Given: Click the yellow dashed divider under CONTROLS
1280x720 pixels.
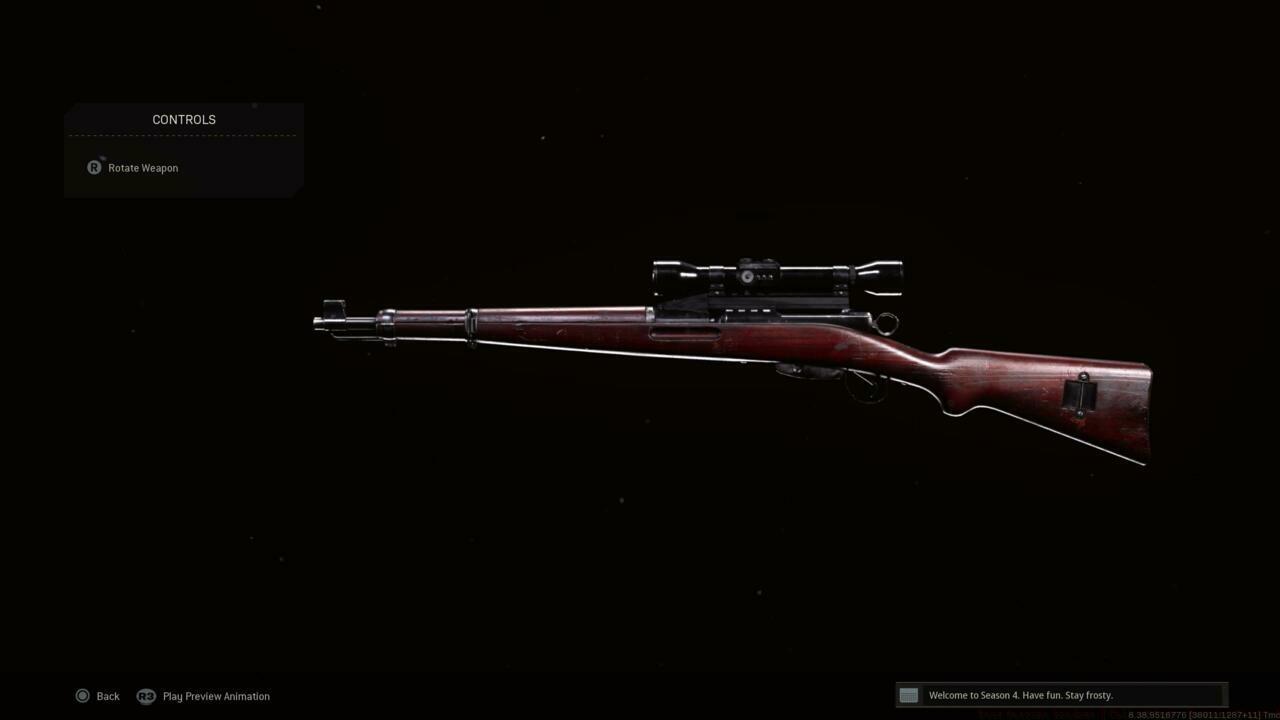Looking at the screenshot, I should coord(183,135).
